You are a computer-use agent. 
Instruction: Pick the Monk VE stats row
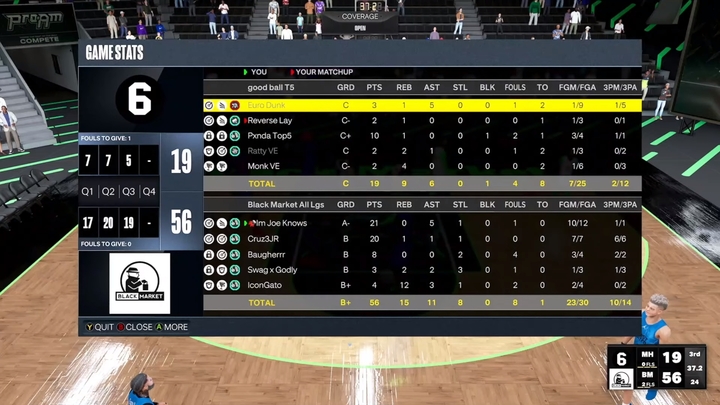[420, 166]
